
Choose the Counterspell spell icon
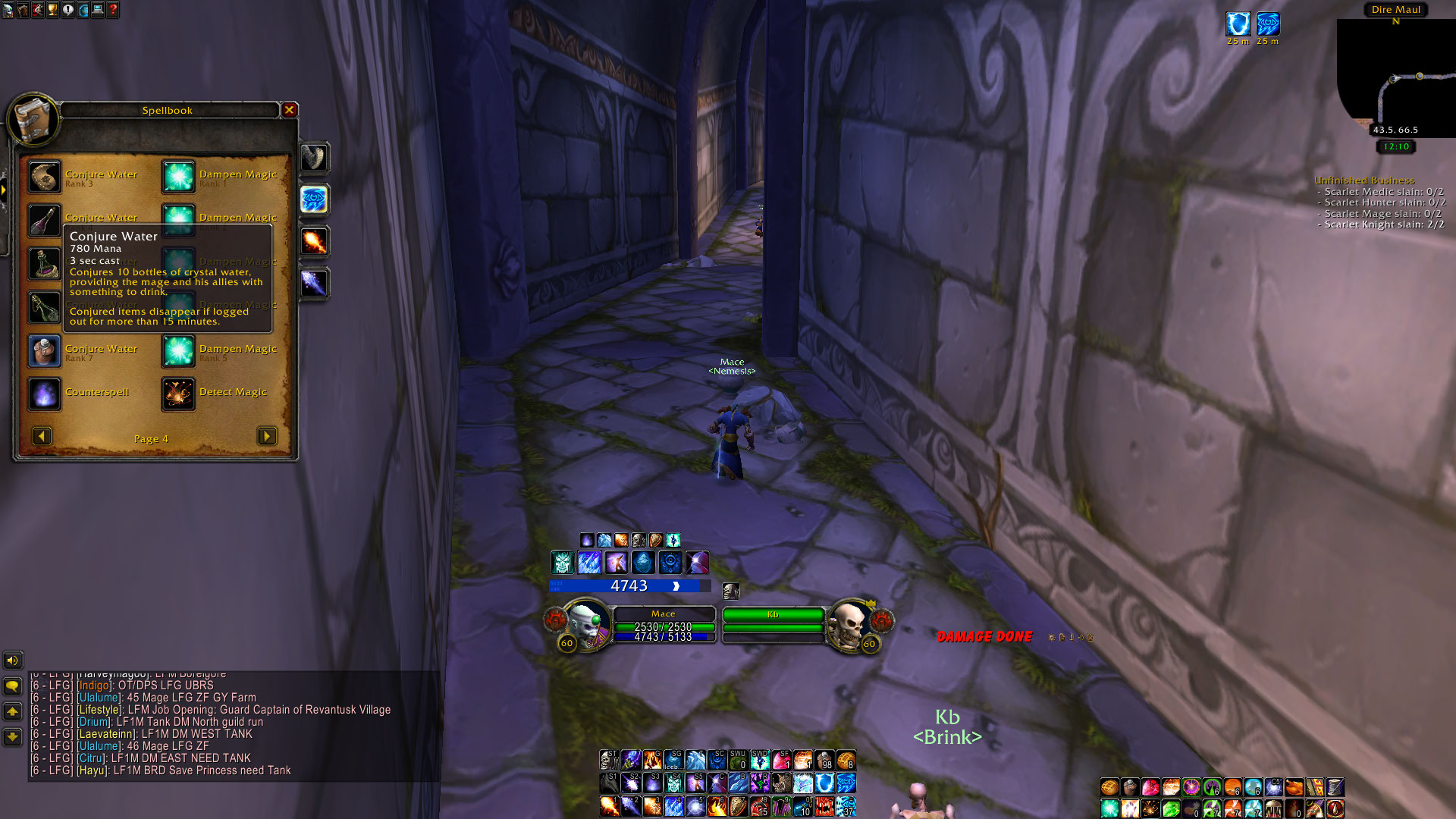click(x=45, y=394)
